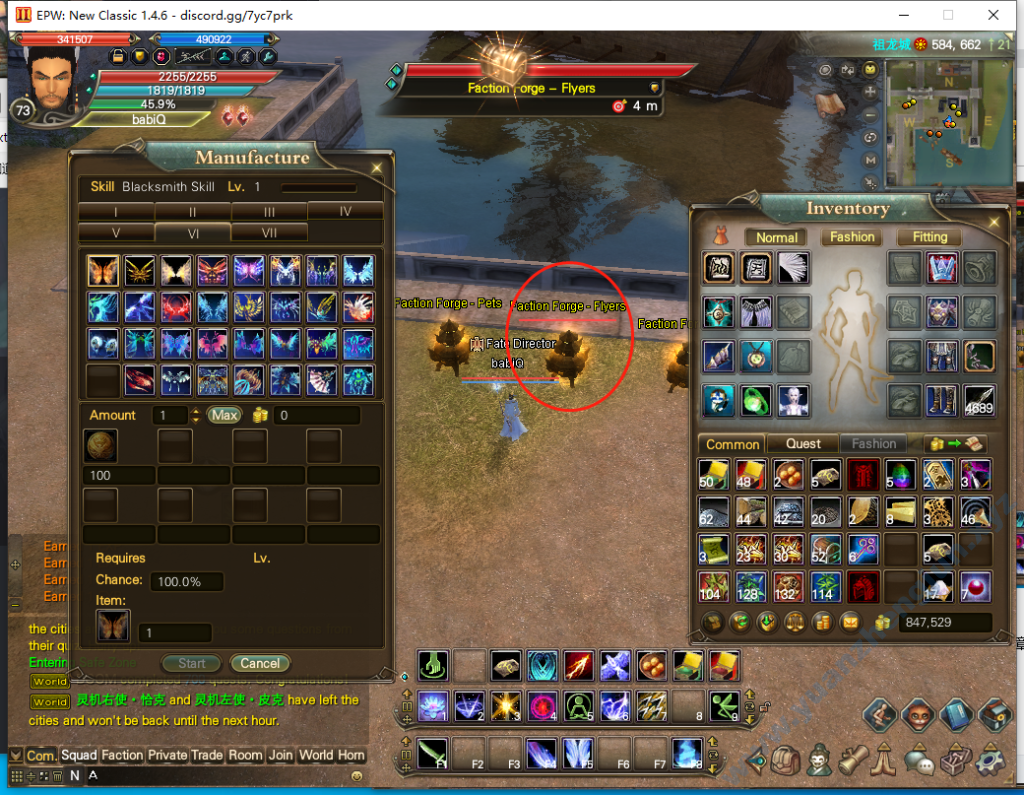Close the EPW game window
Viewport: 1024px width, 795px height.
(993, 15)
